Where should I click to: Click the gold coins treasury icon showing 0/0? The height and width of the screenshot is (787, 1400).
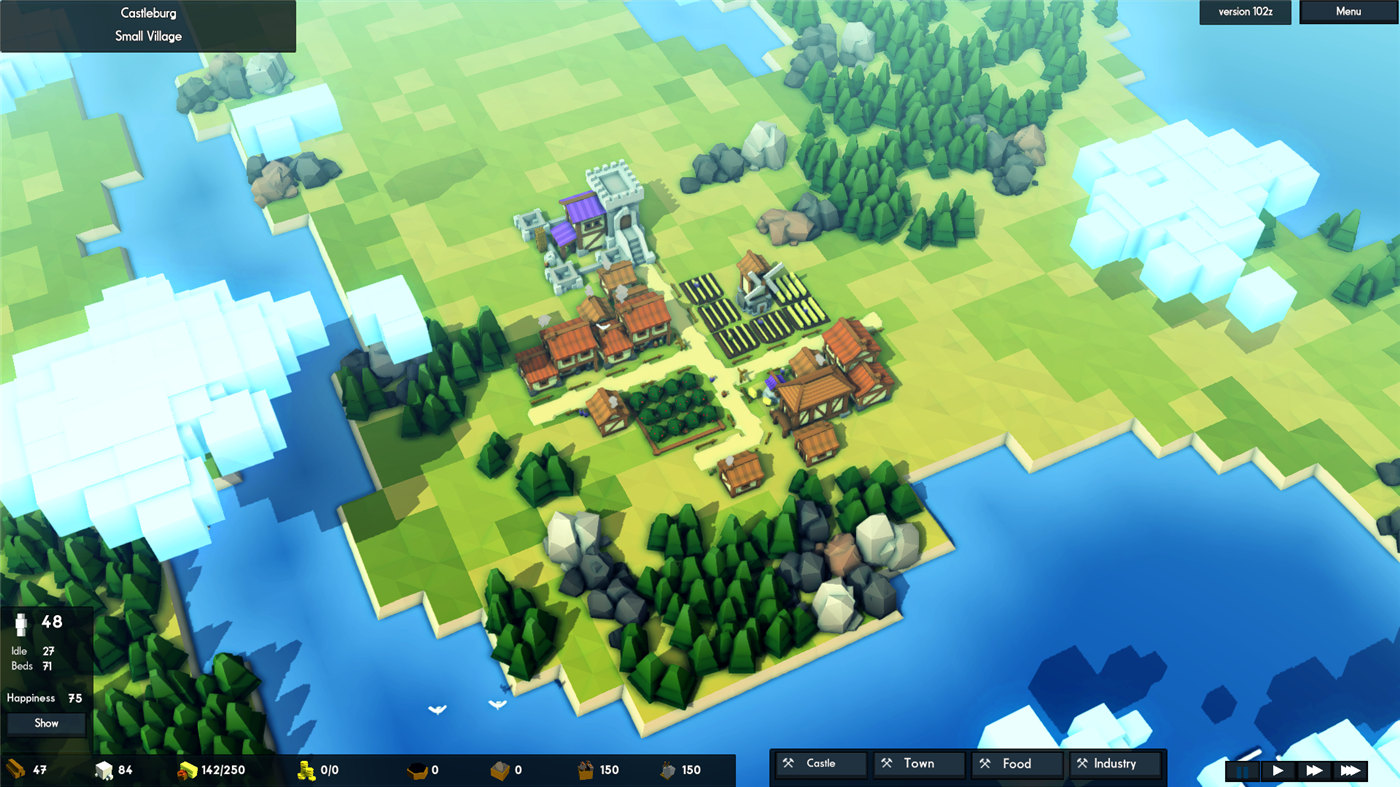tap(306, 770)
